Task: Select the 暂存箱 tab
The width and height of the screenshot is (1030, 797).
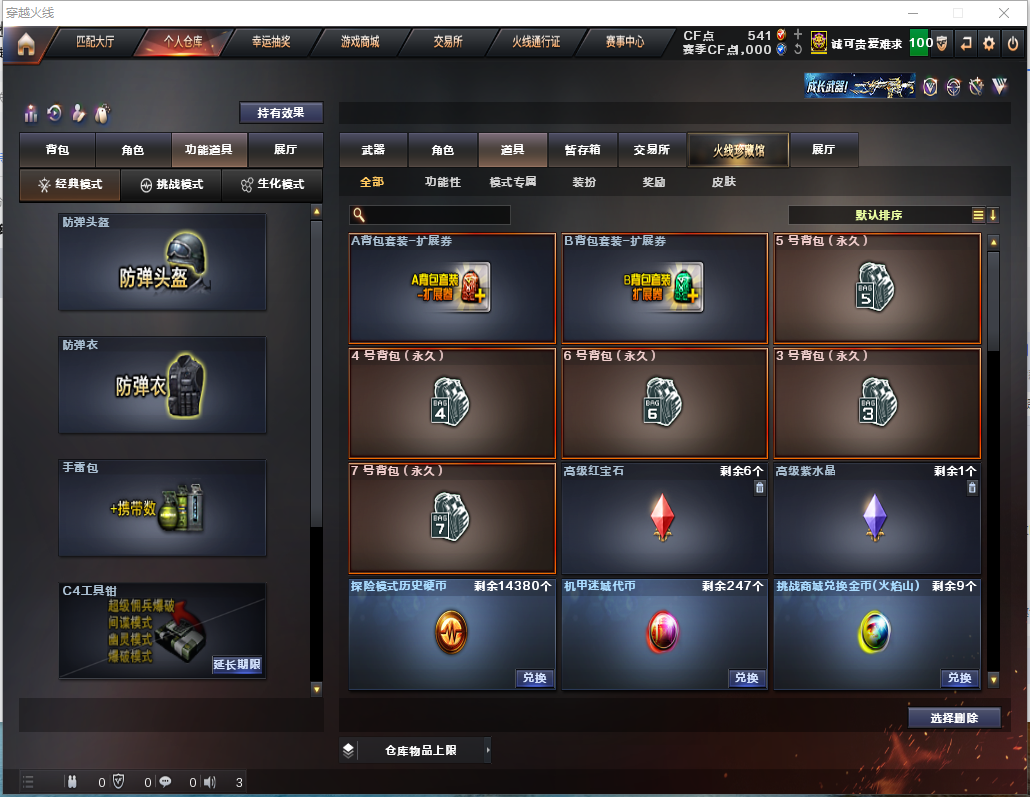Action: point(583,150)
